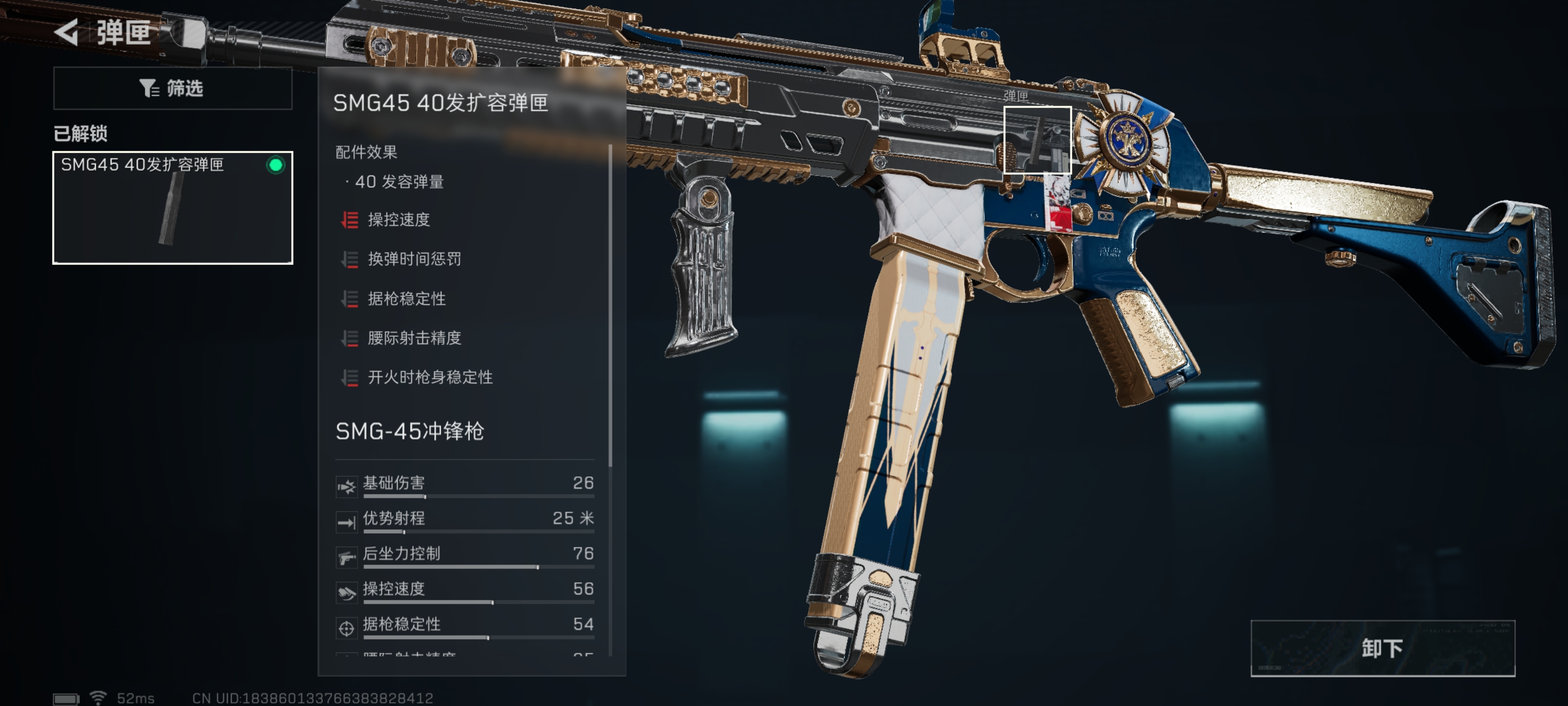Click the funnel icon on 筛选 filter

click(148, 88)
